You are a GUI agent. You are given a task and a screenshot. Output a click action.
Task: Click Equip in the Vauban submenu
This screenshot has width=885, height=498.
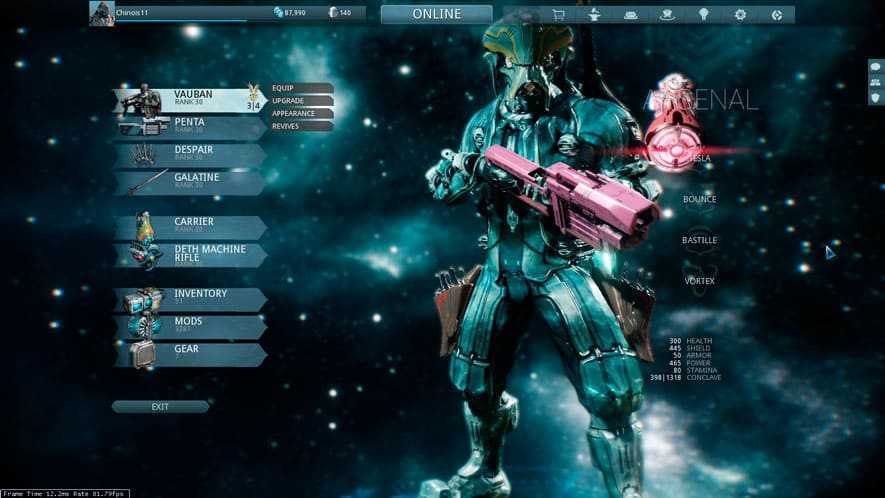pos(300,88)
